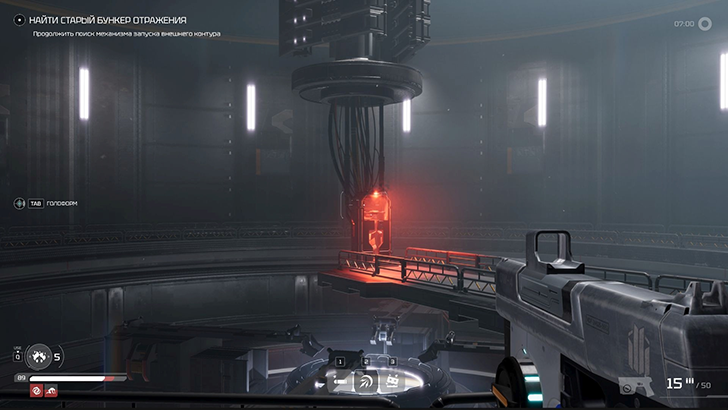Screen dimensions: 728x410
Task: Click the circular icon beside the 07:00 clock
Action: pyautogui.click(x=707, y=23)
